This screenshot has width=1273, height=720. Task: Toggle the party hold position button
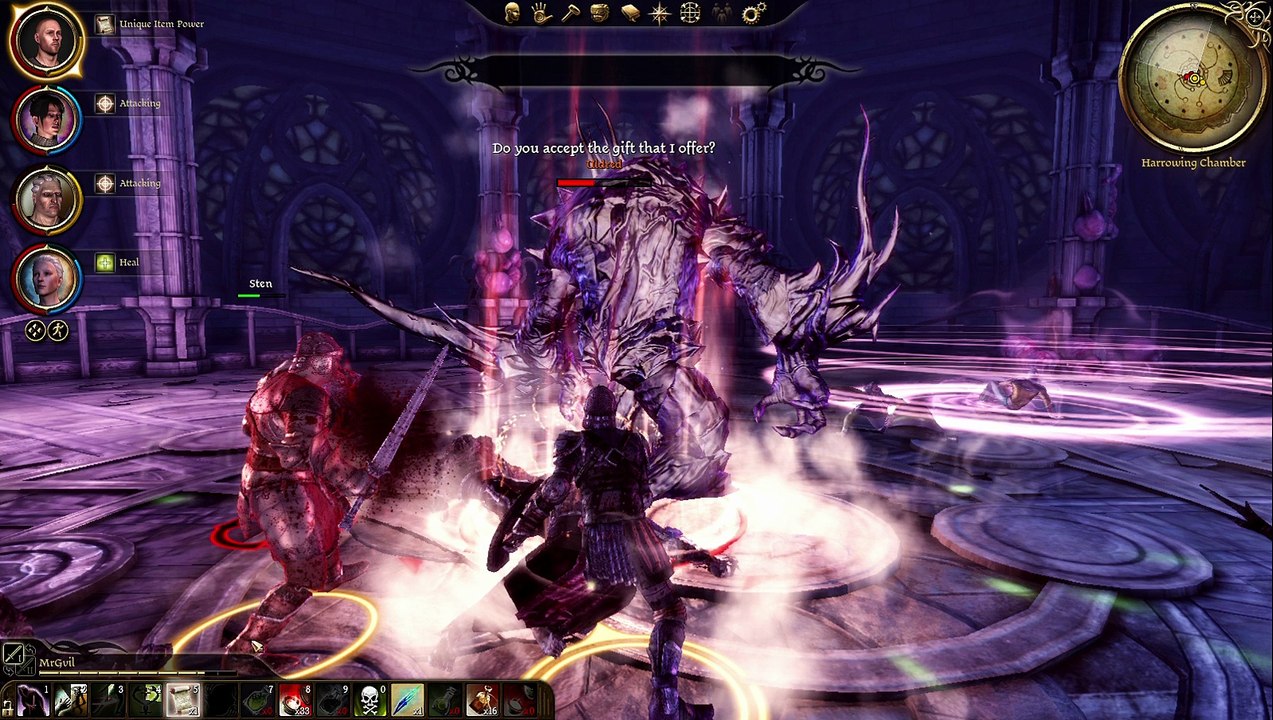coord(58,329)
